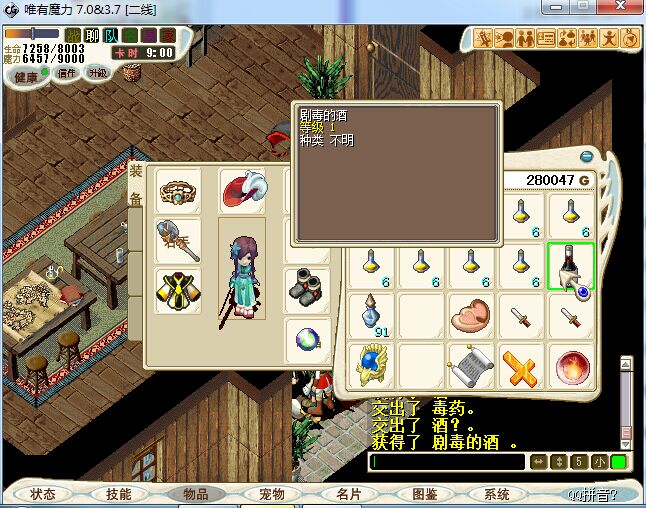Click the golden winged blue gem item
The height and width of the screenshot is (508, 646).
tap(371, 365)
